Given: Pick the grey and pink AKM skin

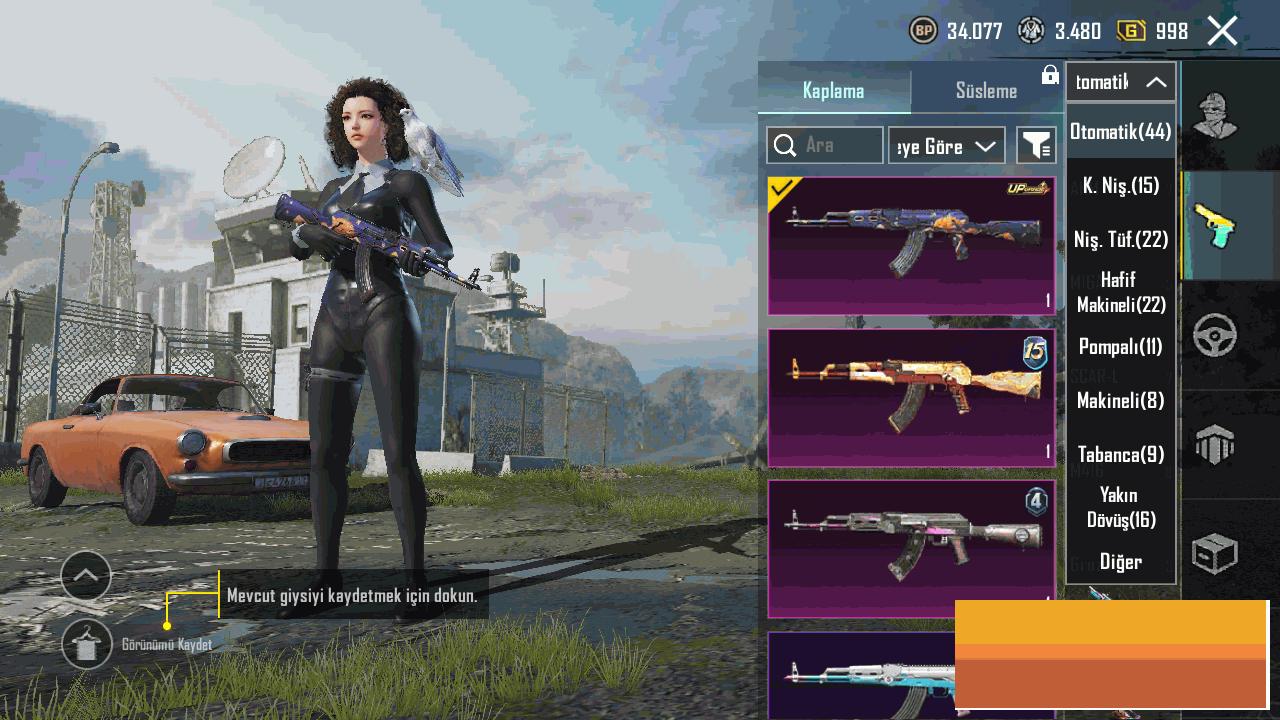Looking at the screenshot, I should point(911,549).
